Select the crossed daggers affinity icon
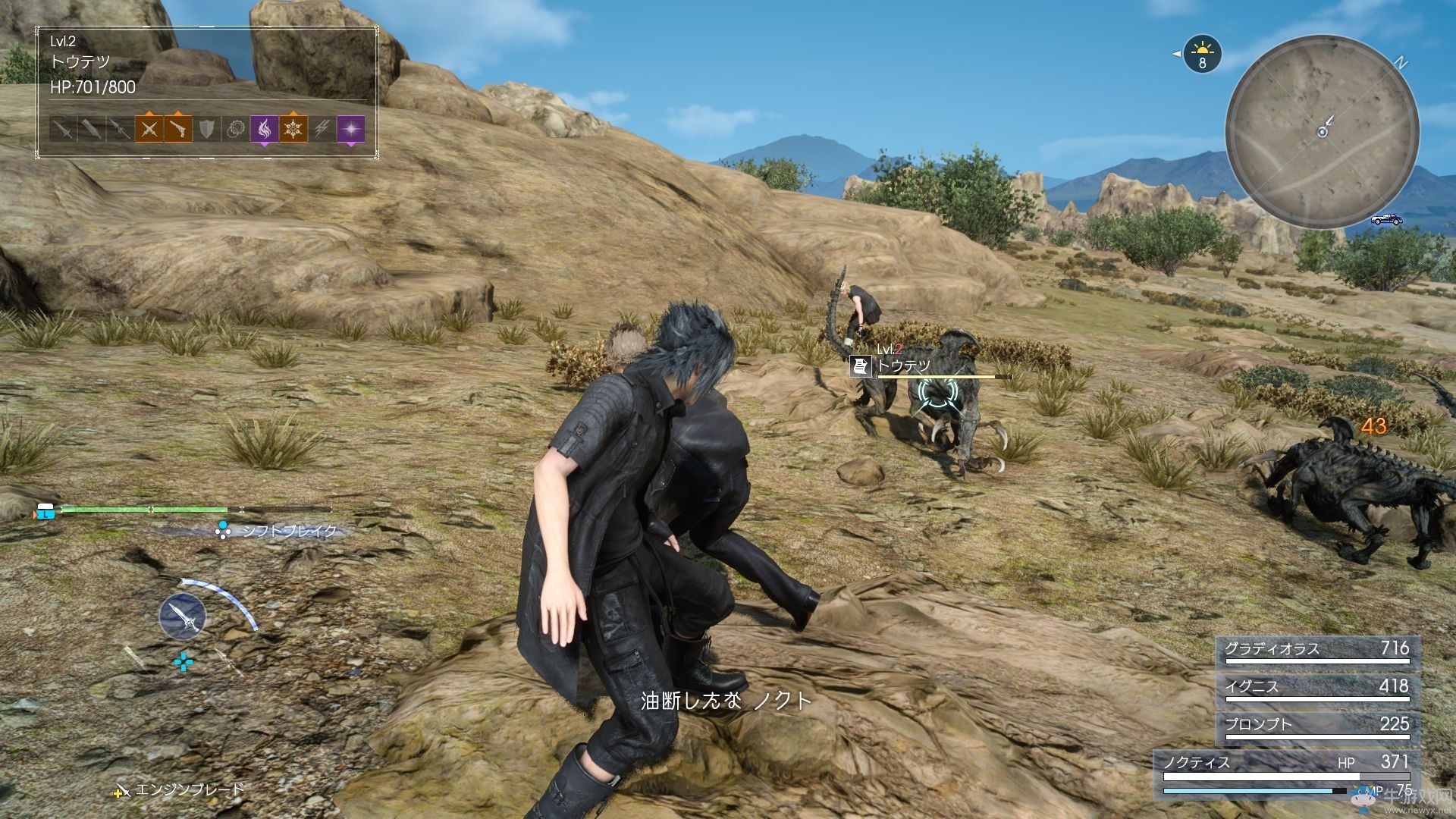The image size is (1456, 819). click(x=149, y=129)
